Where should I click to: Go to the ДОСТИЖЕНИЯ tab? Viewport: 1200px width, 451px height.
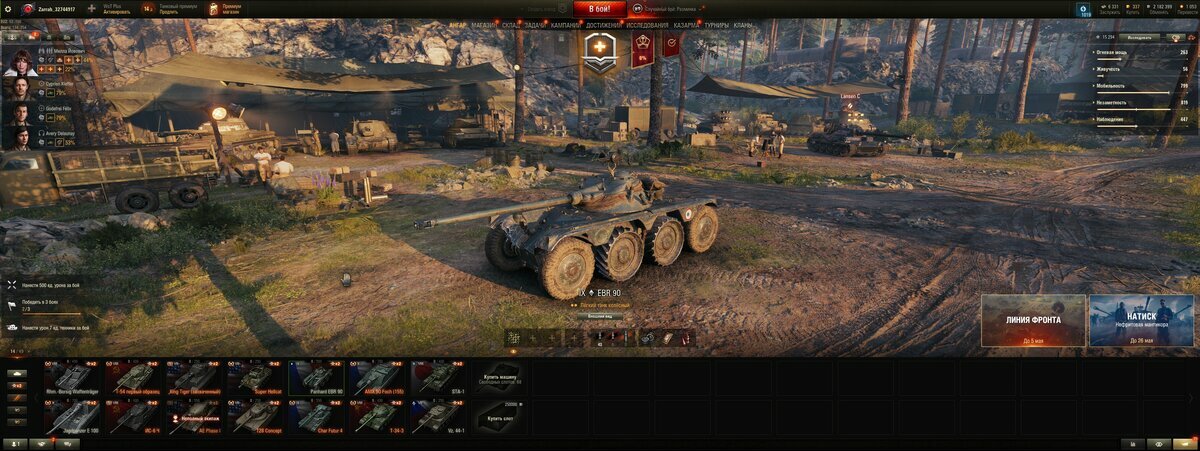click(603, 25)
